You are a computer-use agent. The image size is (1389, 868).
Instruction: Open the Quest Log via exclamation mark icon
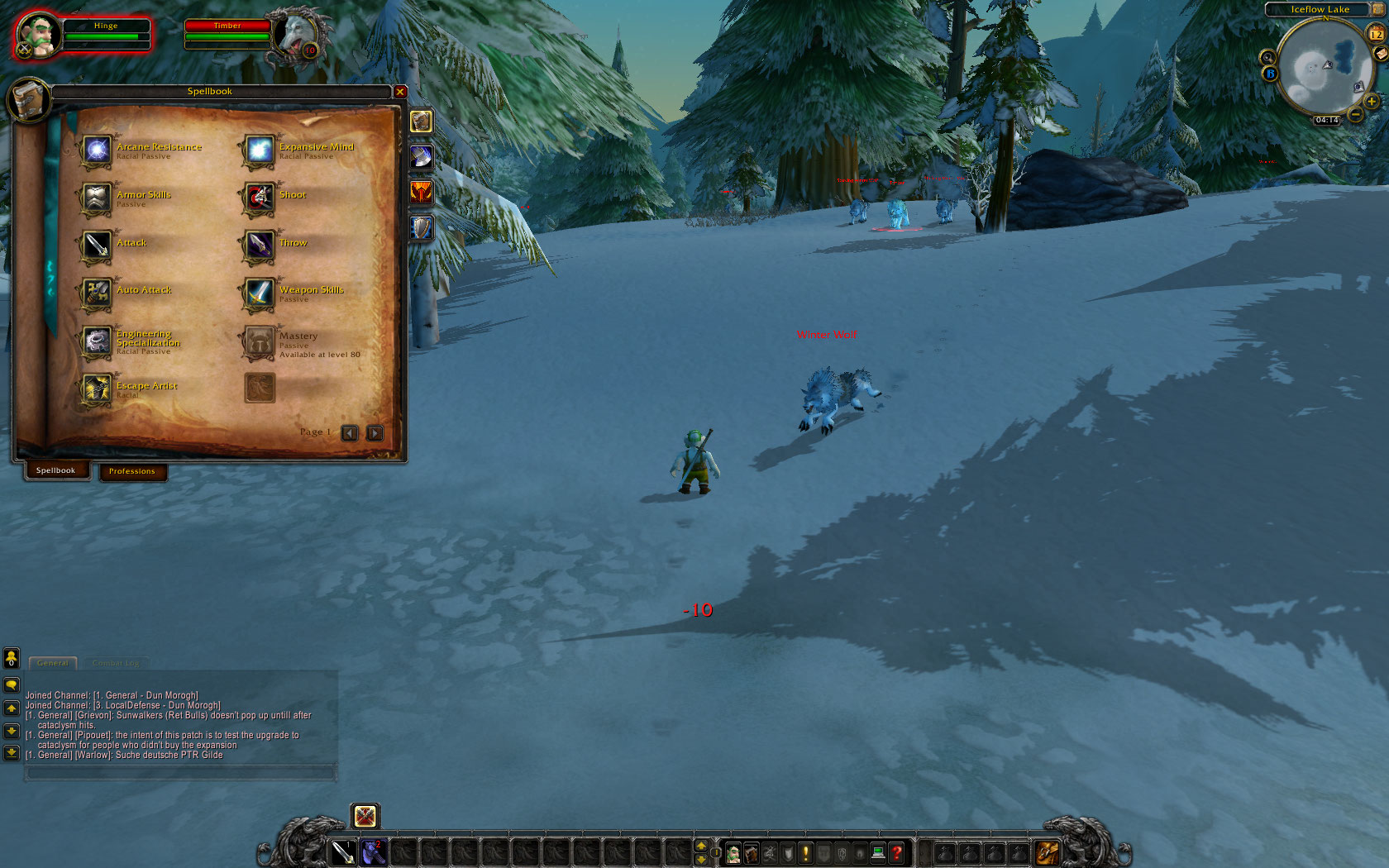805,853
